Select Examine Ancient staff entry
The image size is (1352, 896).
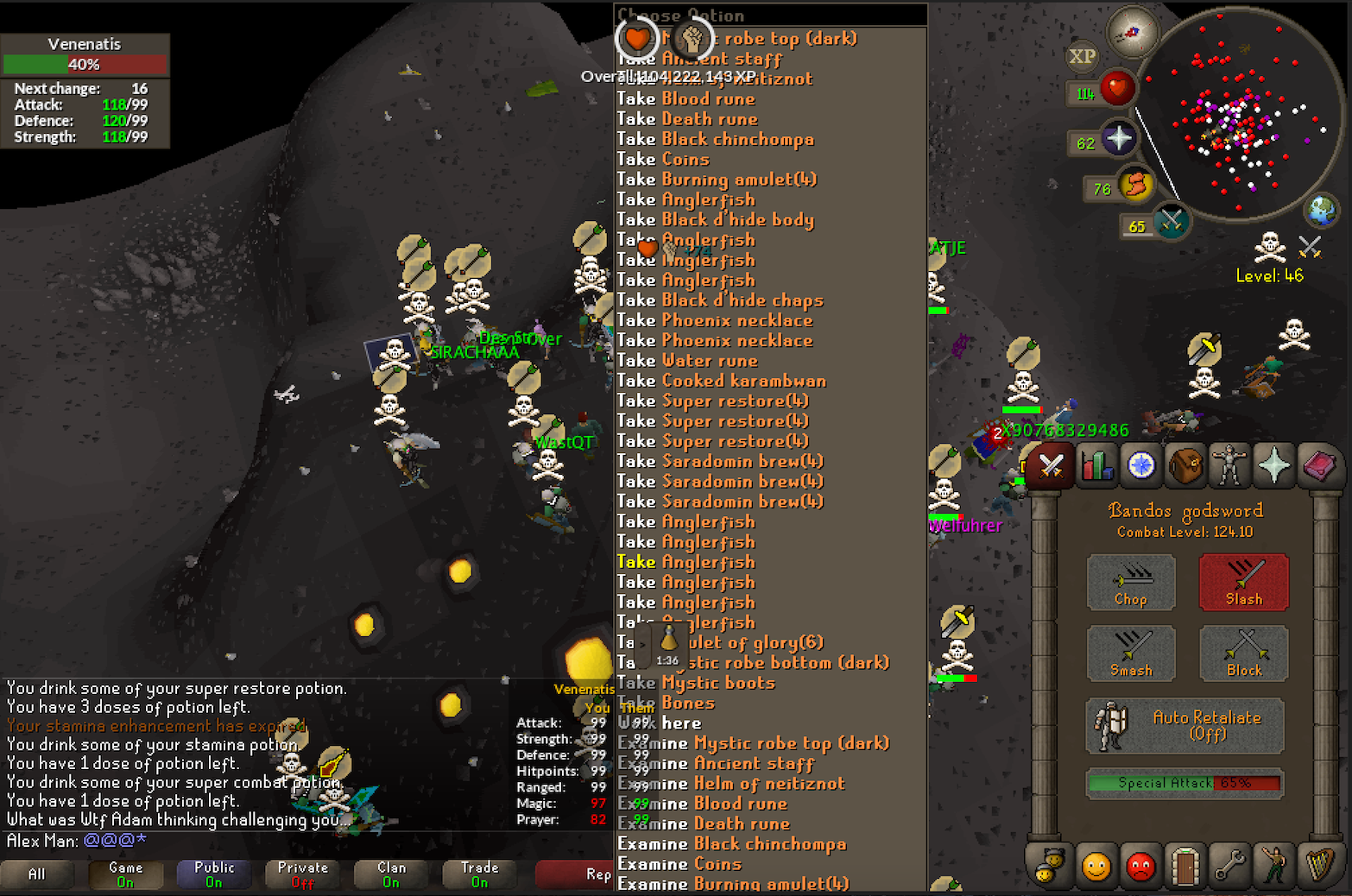pyautogui.click(x=716, y=763)
